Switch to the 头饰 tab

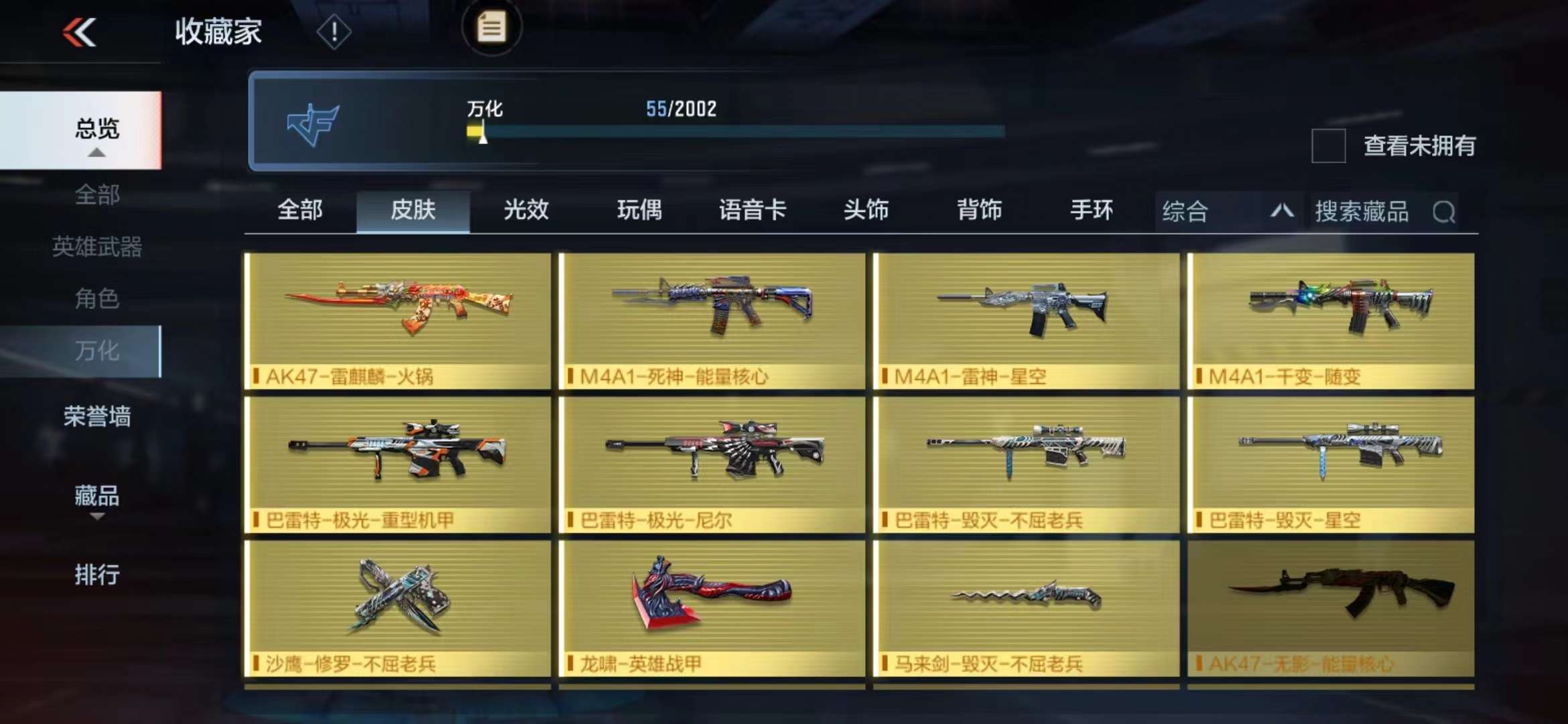pos(866,210)
